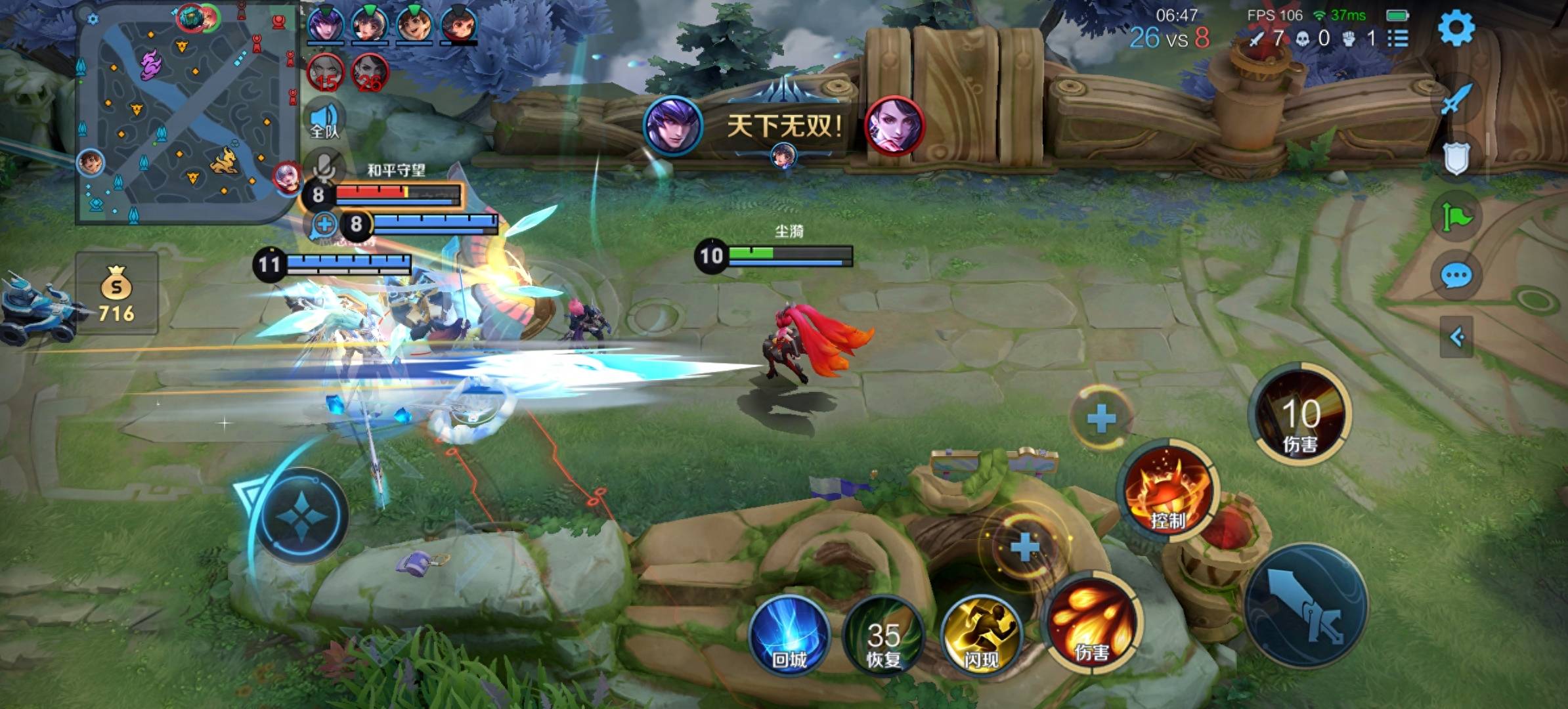Activate the 伤害 ultimate skill on cooldown
Image resolution: width=1568 pixels, height=709 pixels.
coord(1300,415)
